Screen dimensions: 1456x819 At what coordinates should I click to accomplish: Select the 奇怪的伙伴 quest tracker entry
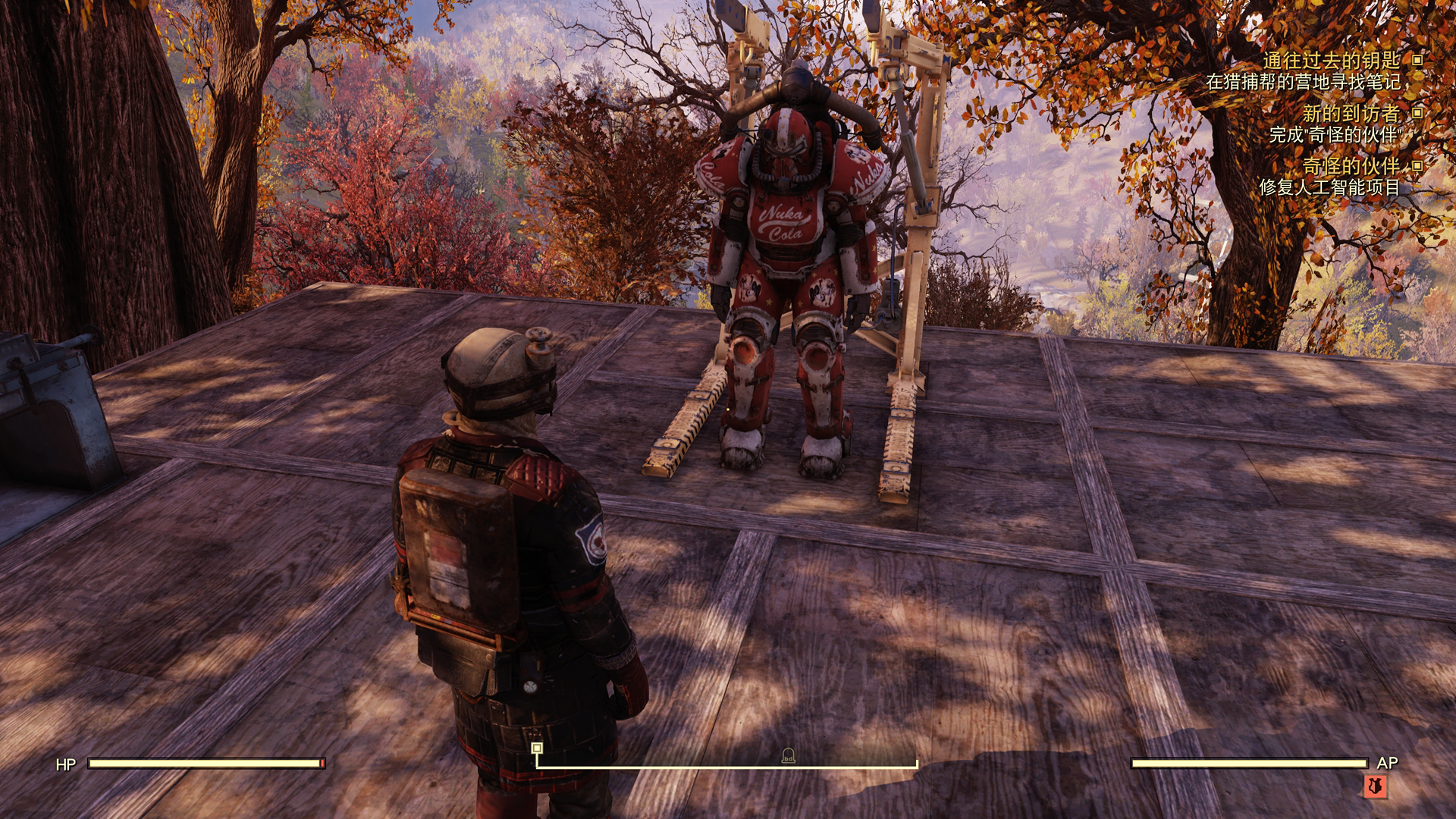click(1351, 166)
